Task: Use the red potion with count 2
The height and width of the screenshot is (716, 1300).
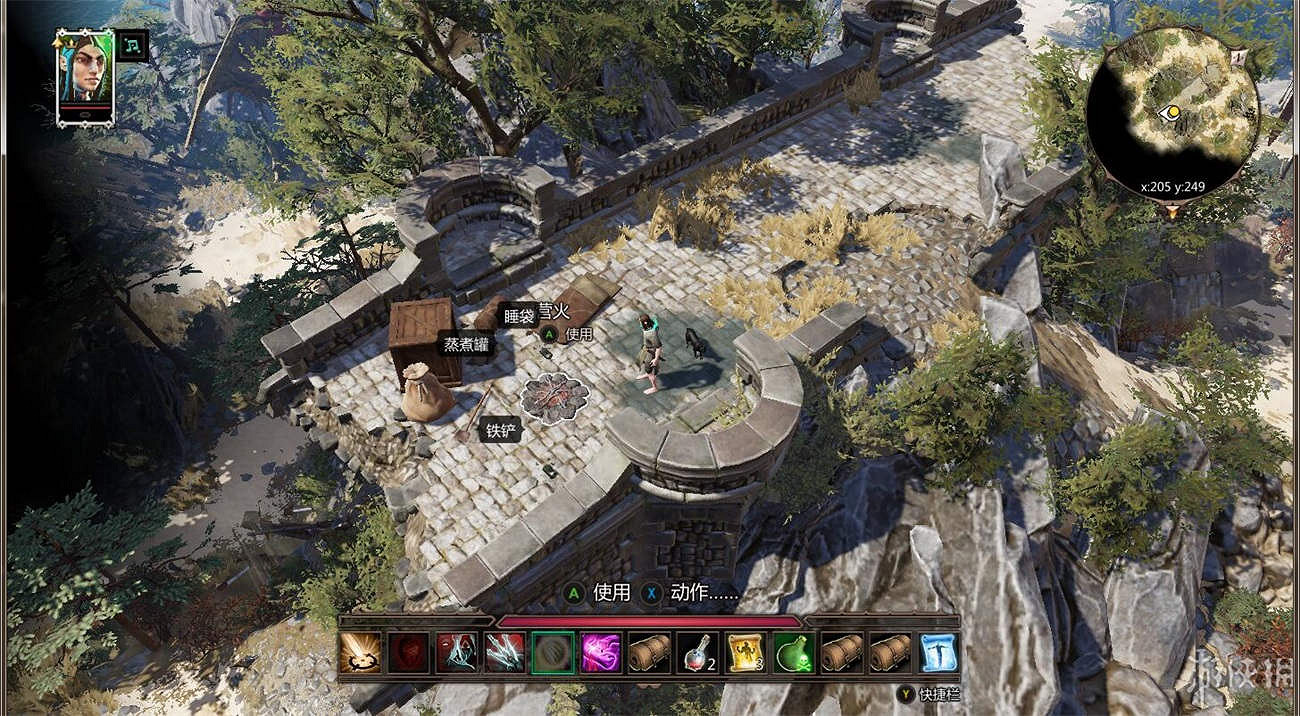Action: 697,652
